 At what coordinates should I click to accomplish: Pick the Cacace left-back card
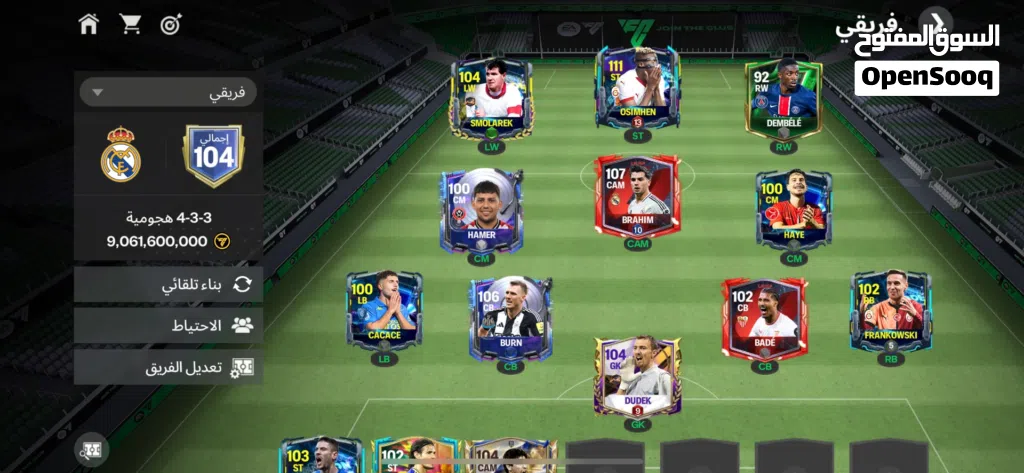(x=384, y=310)
